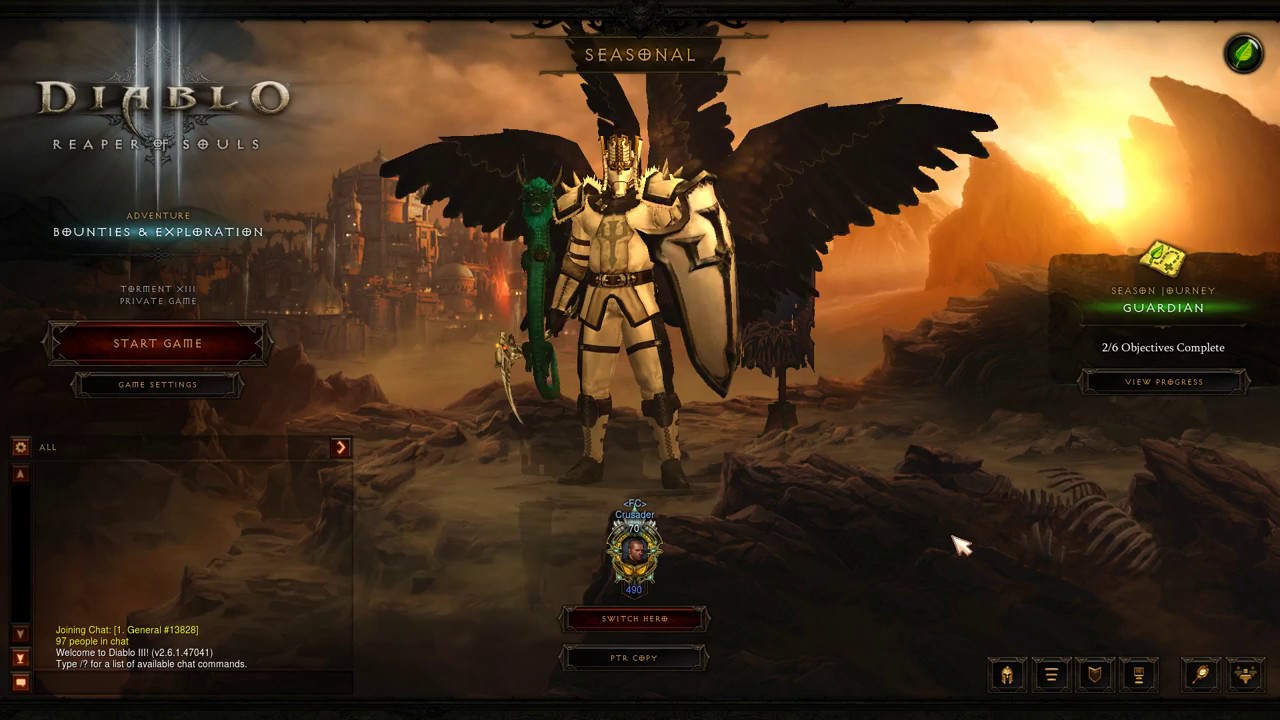The image size is (1280, 720).
Task: Open the shield banner icon button
Action: pos(1095,675)
